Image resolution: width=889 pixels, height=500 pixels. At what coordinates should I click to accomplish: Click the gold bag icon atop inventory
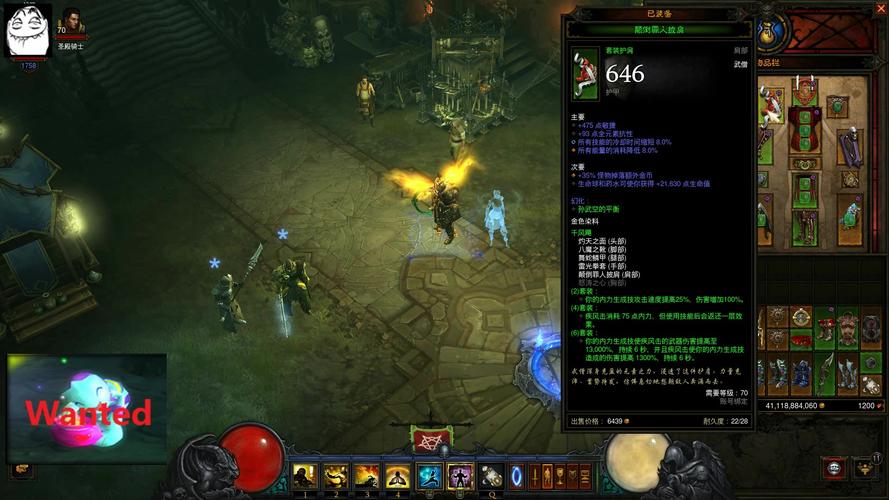click(x=769, y=29)
